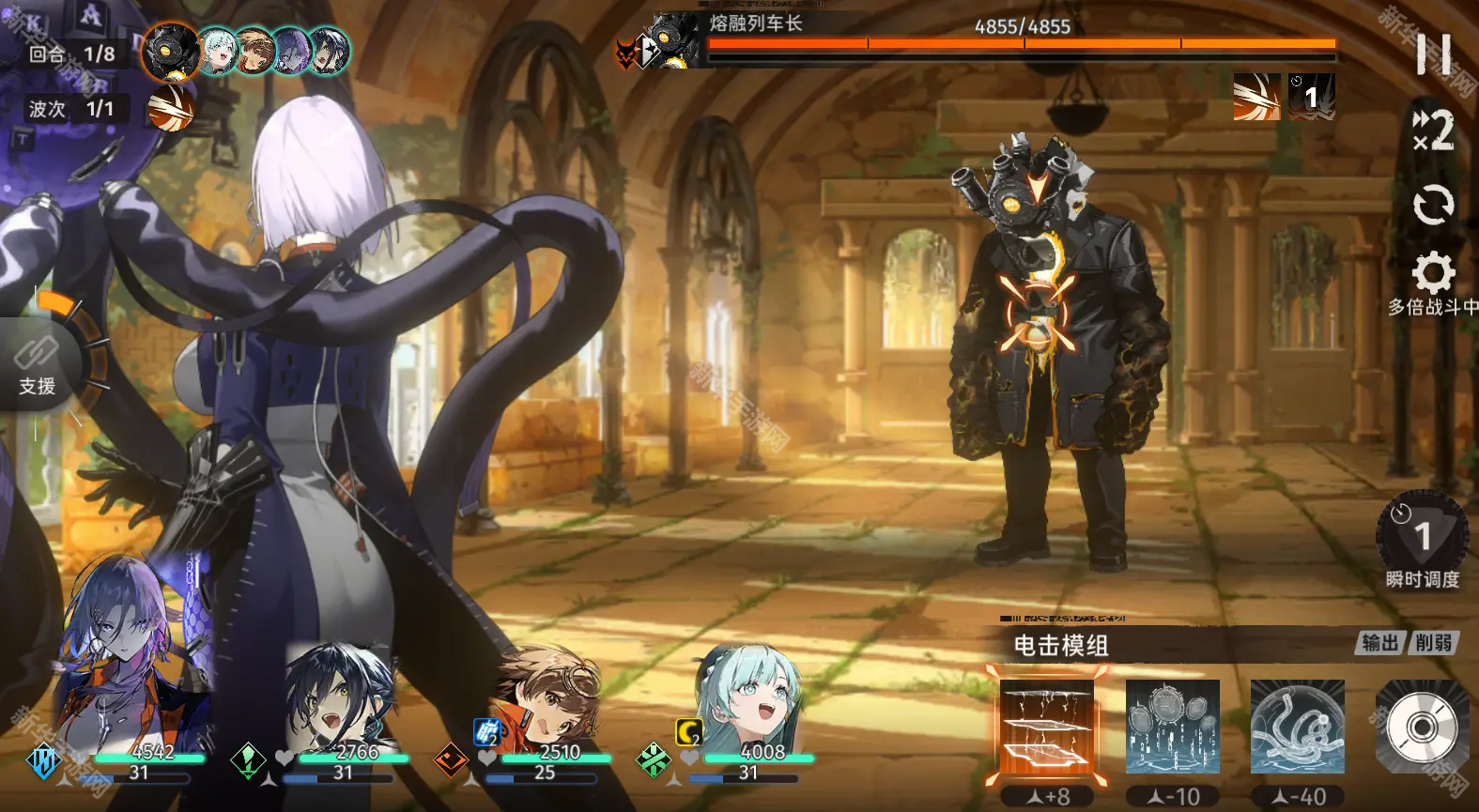Viewport: 1479px width, 812px height.
Task: Choose the floating spheres skill costing -10
Action: (x=1173, y=728)
